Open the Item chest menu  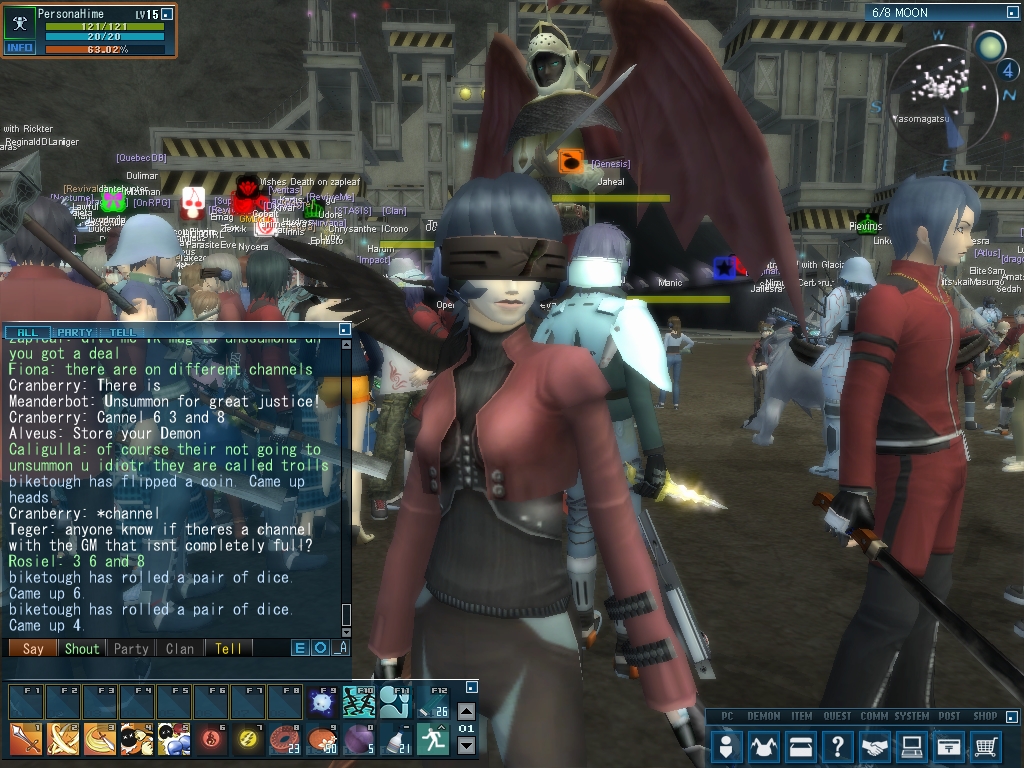[x=802, y=746]
